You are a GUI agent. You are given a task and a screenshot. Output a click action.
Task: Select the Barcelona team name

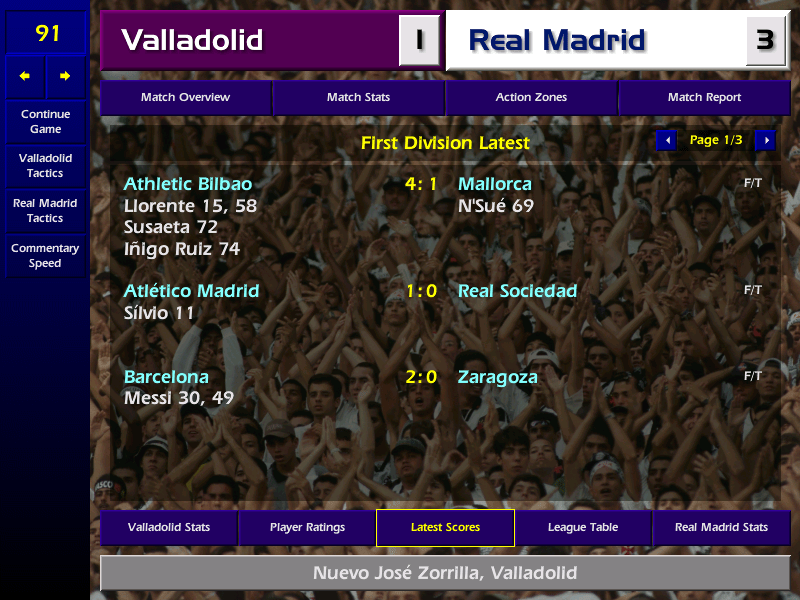point(166,377)
